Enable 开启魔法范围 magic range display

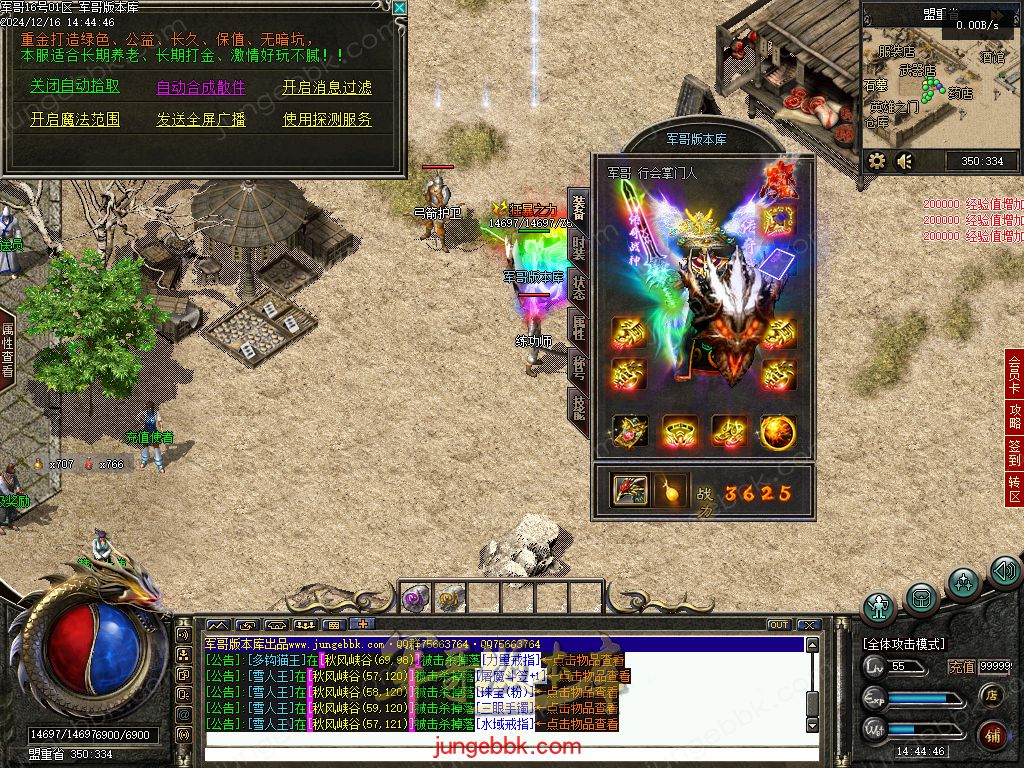tap(75, 119)
